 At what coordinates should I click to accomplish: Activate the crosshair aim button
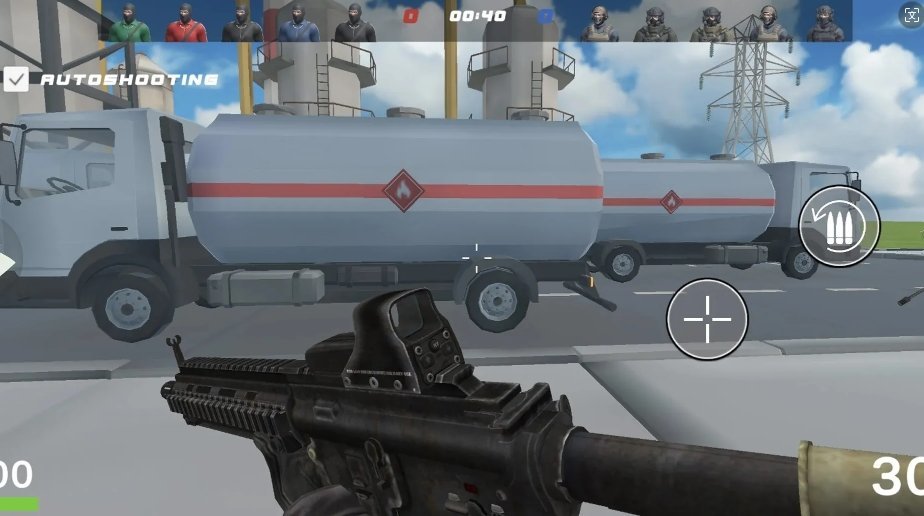(x=707, y=319)
